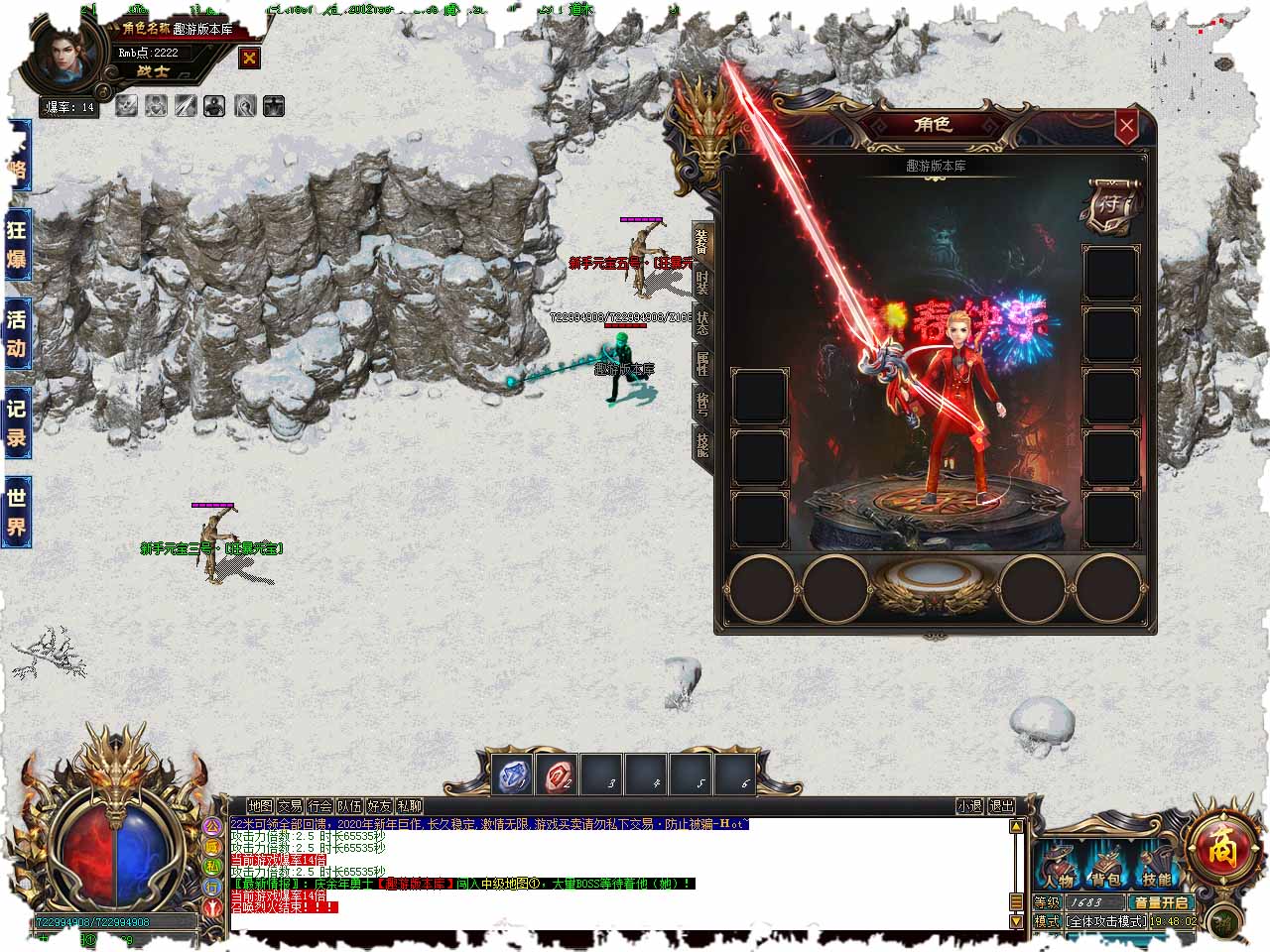
Task: Use the red gem in hotbar slot 2
Action: pos(557,775)
